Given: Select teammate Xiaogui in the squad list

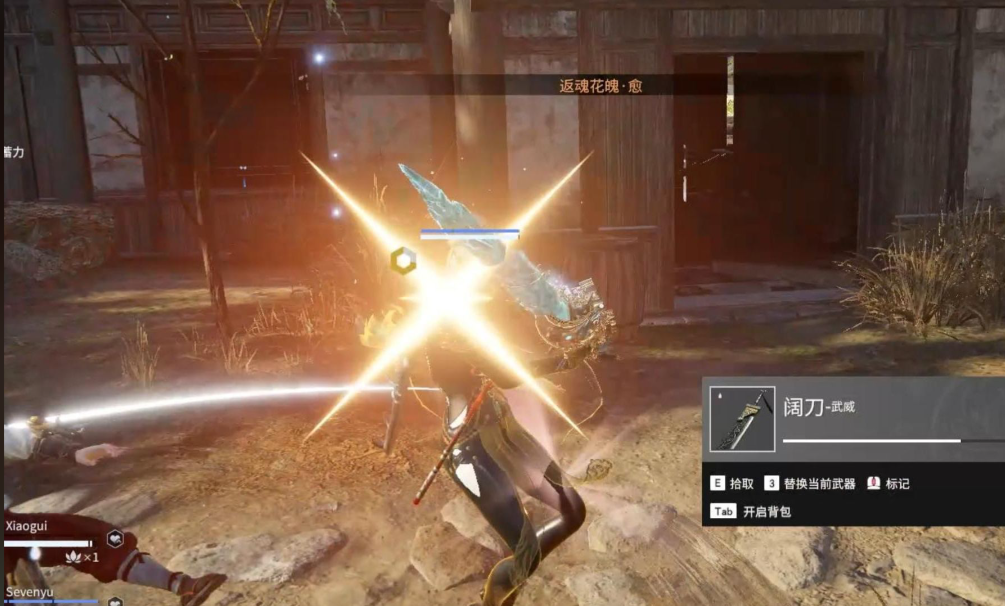Looking at the screenshot, I should [26, 525].
